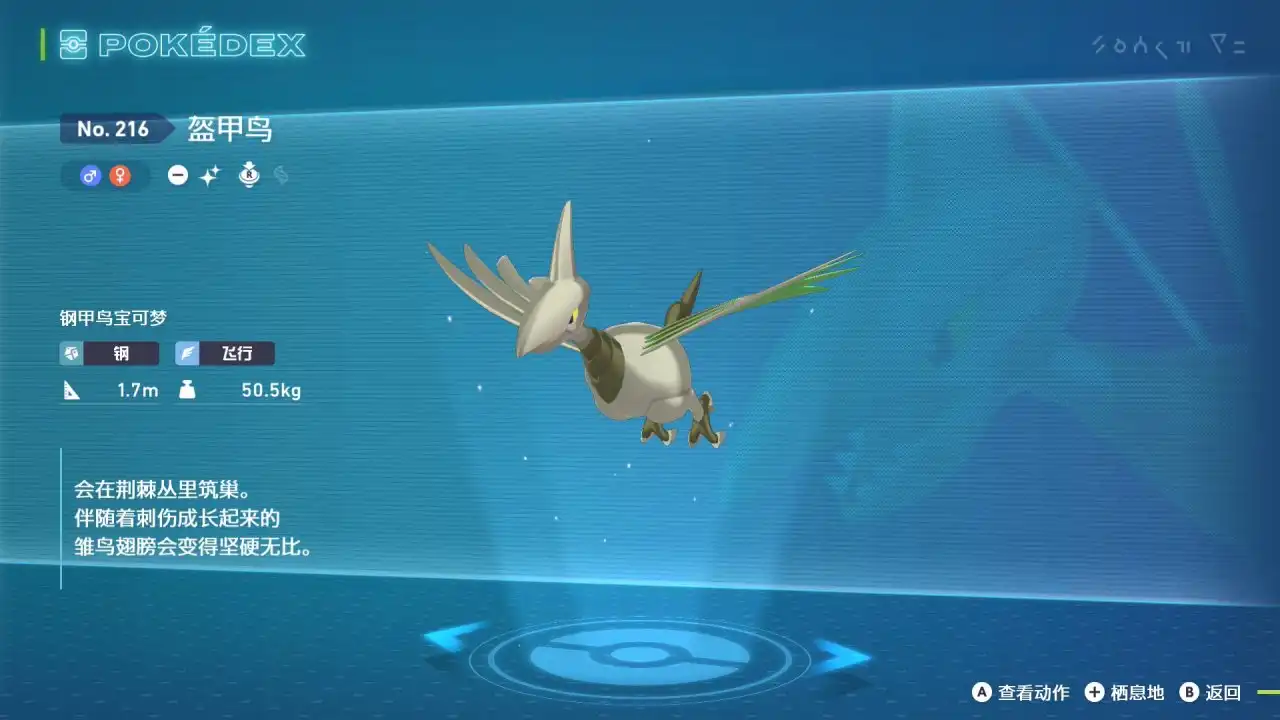Click the faded Mega Evolution icon

281,176
